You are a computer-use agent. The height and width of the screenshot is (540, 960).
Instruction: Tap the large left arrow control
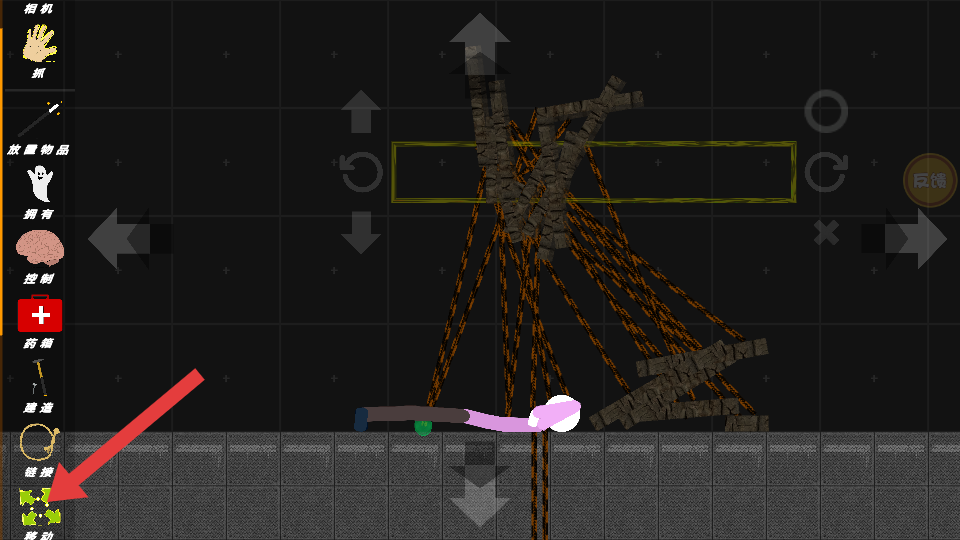pos(120,238)
